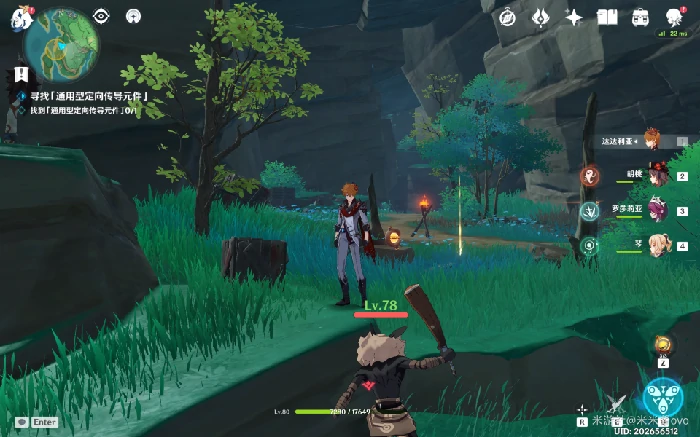
Task: Use the round gadget item slot
Action: click(661, 346)
